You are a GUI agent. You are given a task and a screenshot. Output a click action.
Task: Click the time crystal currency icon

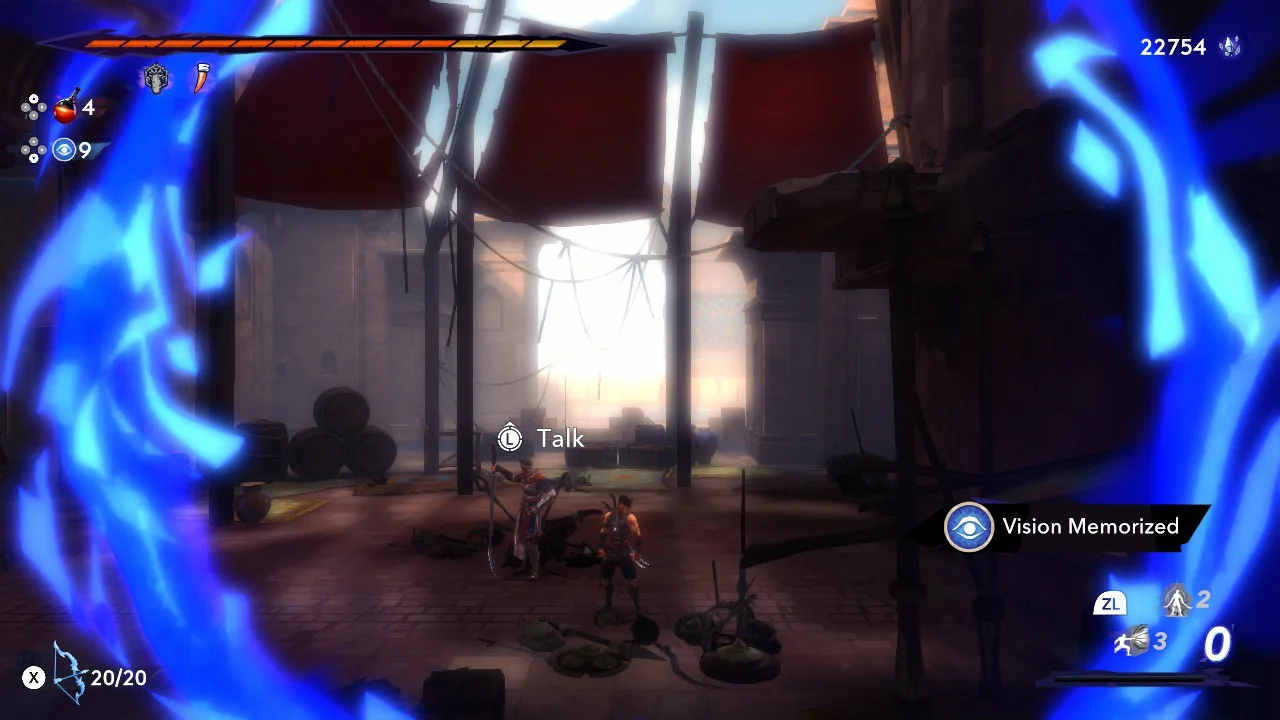click(x=1229, y=47)
